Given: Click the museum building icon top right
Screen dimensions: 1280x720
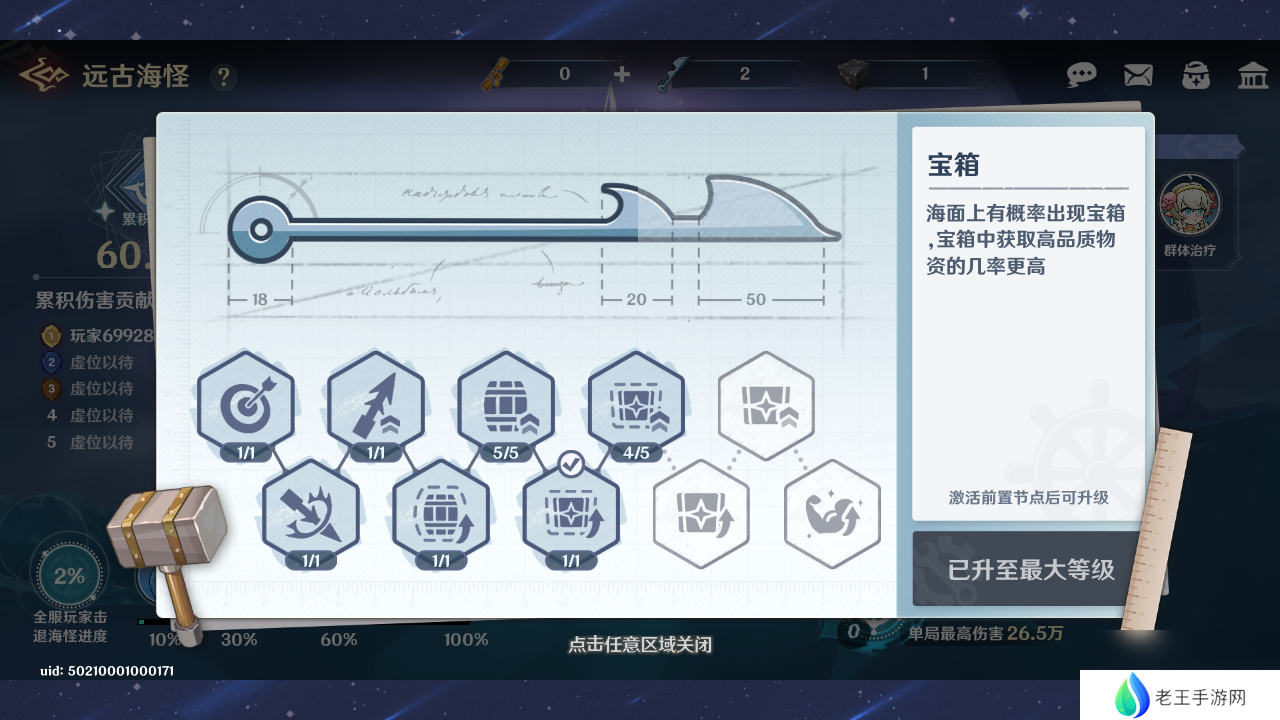Looking at the screenshot, I should click(x=1252, y=74).
